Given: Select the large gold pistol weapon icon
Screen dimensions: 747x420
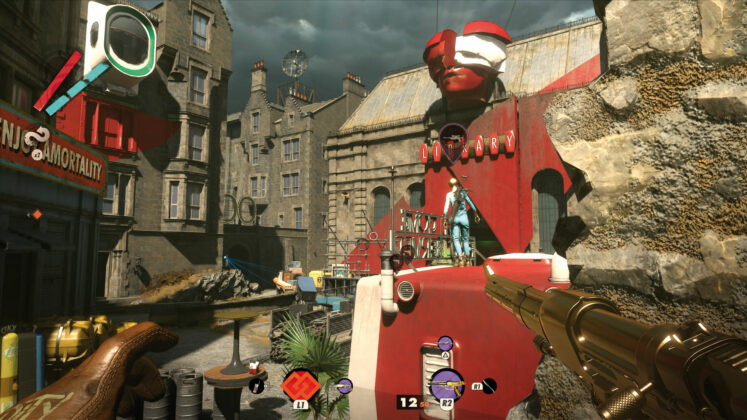Looking at the screenshot, I should coord(446,385).
